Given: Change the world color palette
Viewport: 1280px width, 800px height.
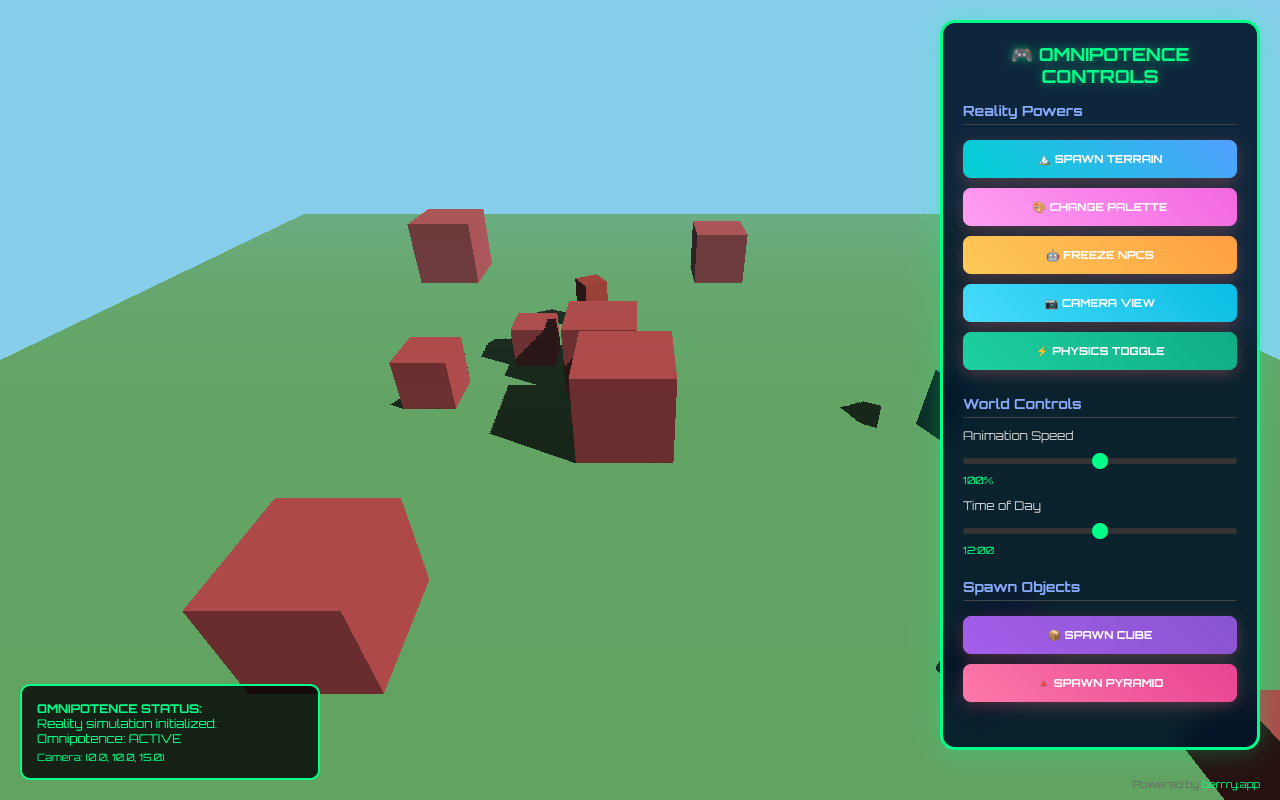Looking at the screenshot, I should click(1100, 207).
